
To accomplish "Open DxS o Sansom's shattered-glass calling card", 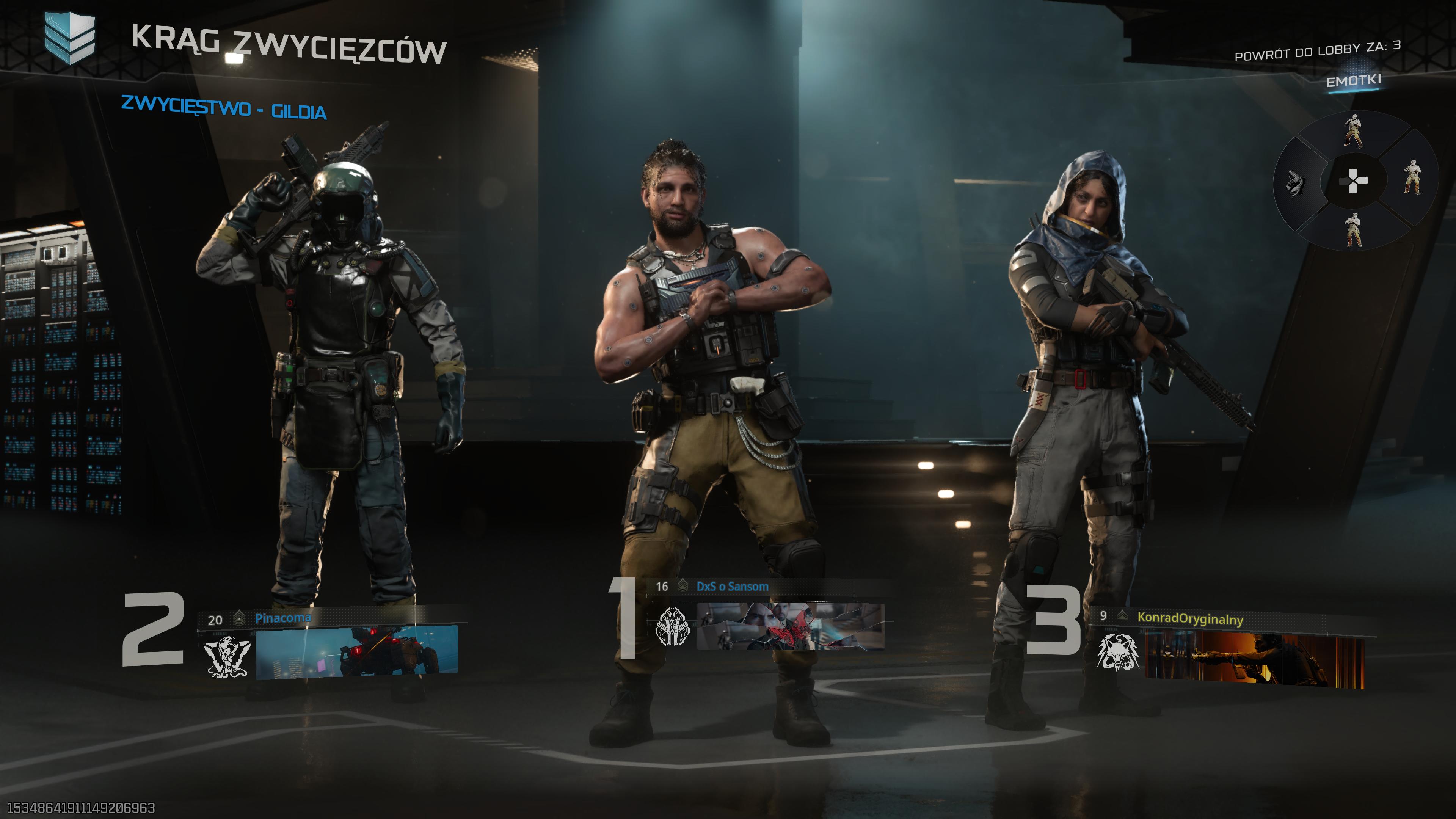I will [790, 626].
